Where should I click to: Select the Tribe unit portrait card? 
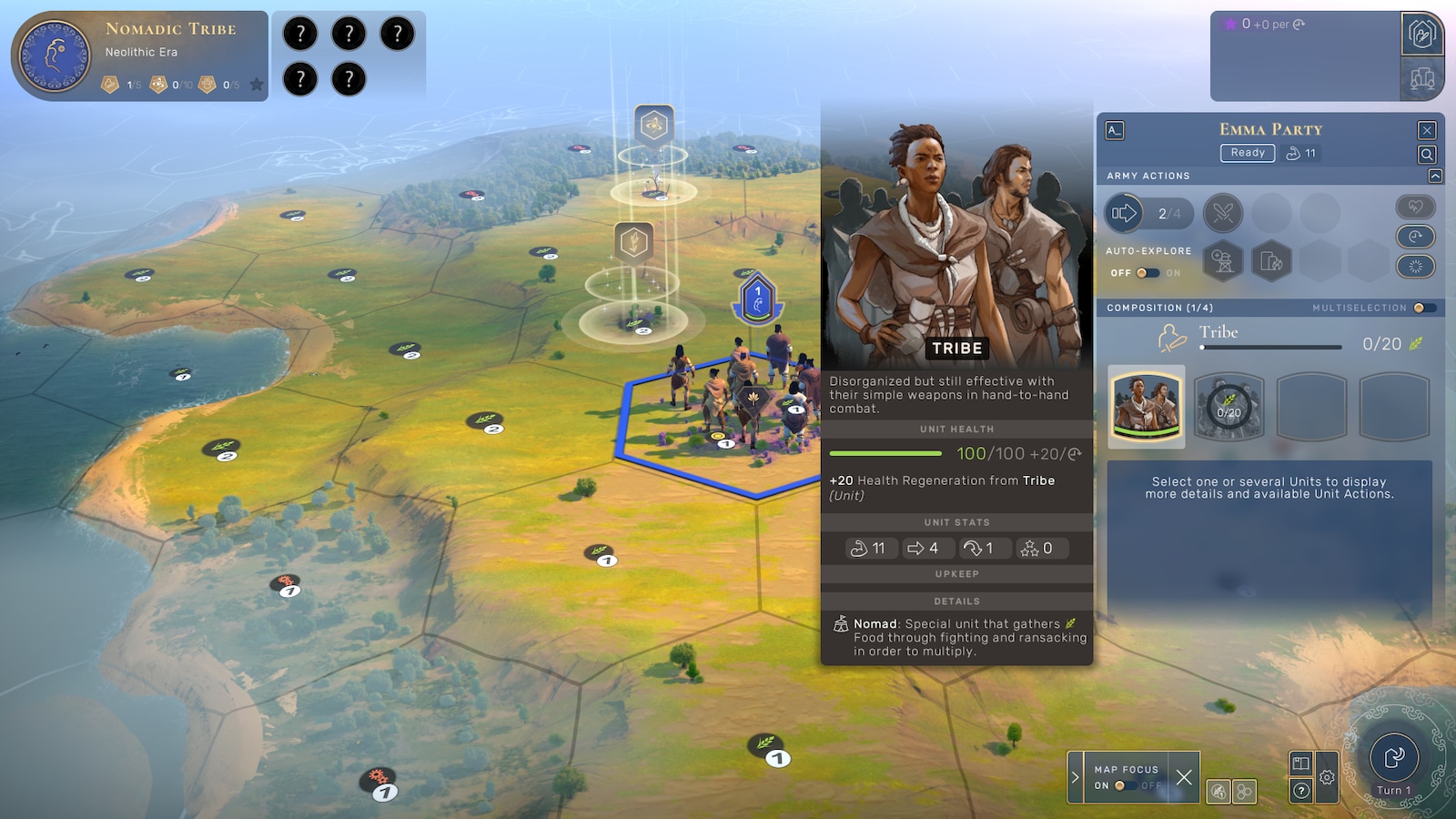click(1147, 406)
